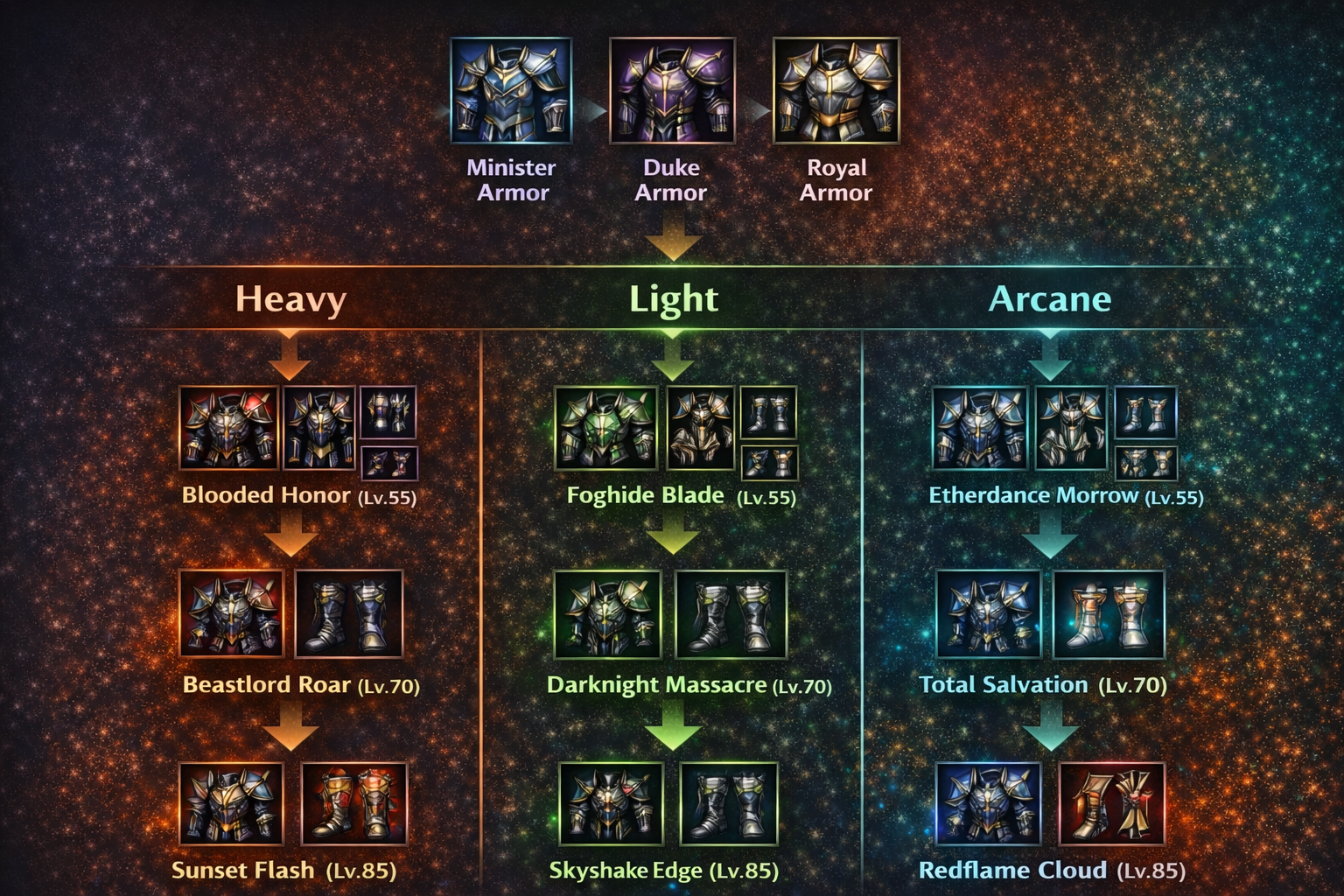Click the Total Salvation chest armor

pyautogui.click(x=989, y=613)
